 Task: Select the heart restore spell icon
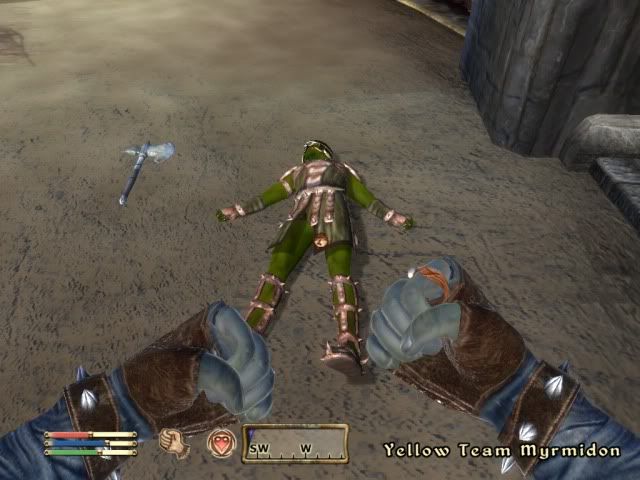click(221, 442)
